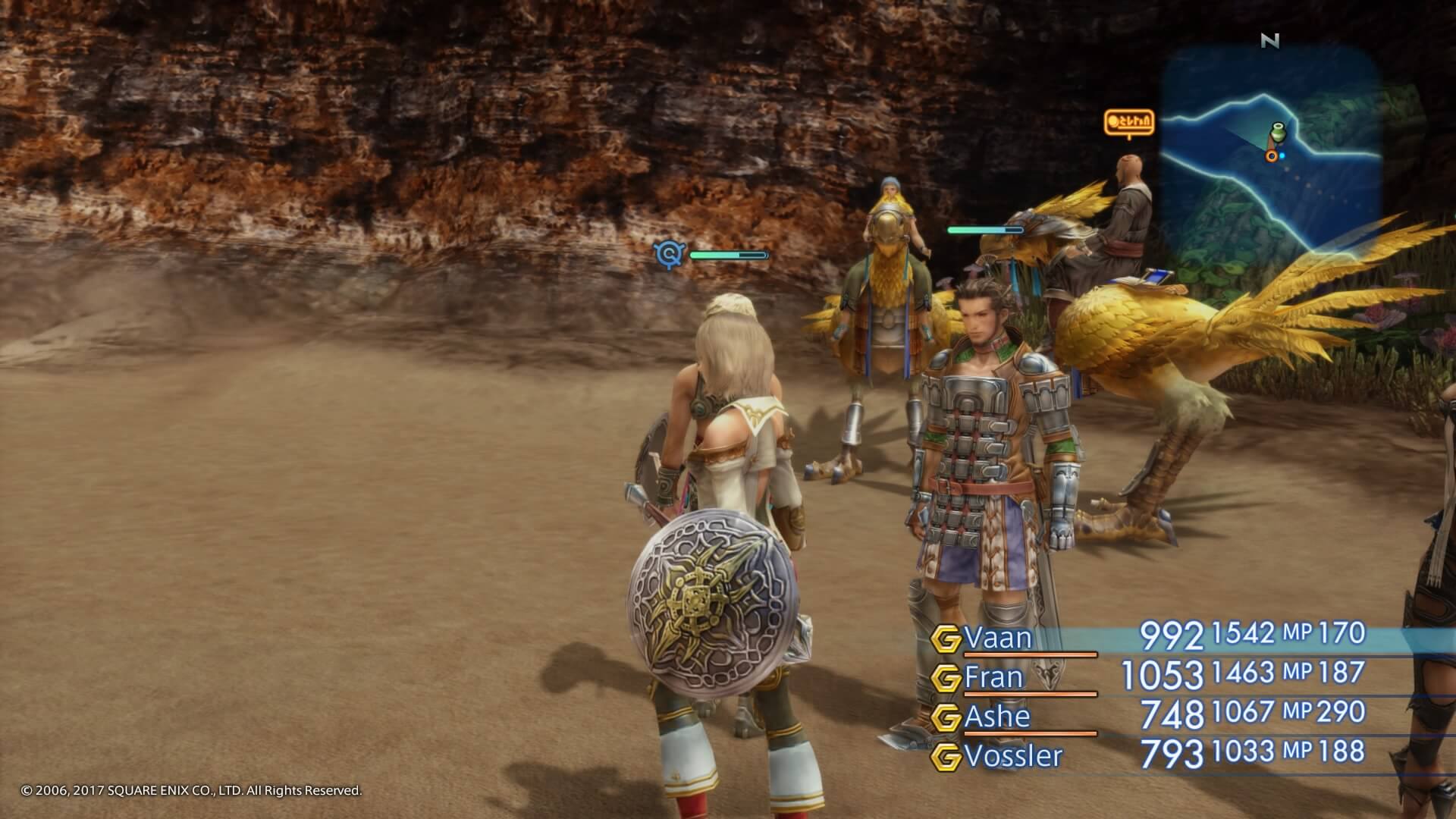
Task: Select the blue target cursor above the chocobo
Action: (x=667, y=255)
